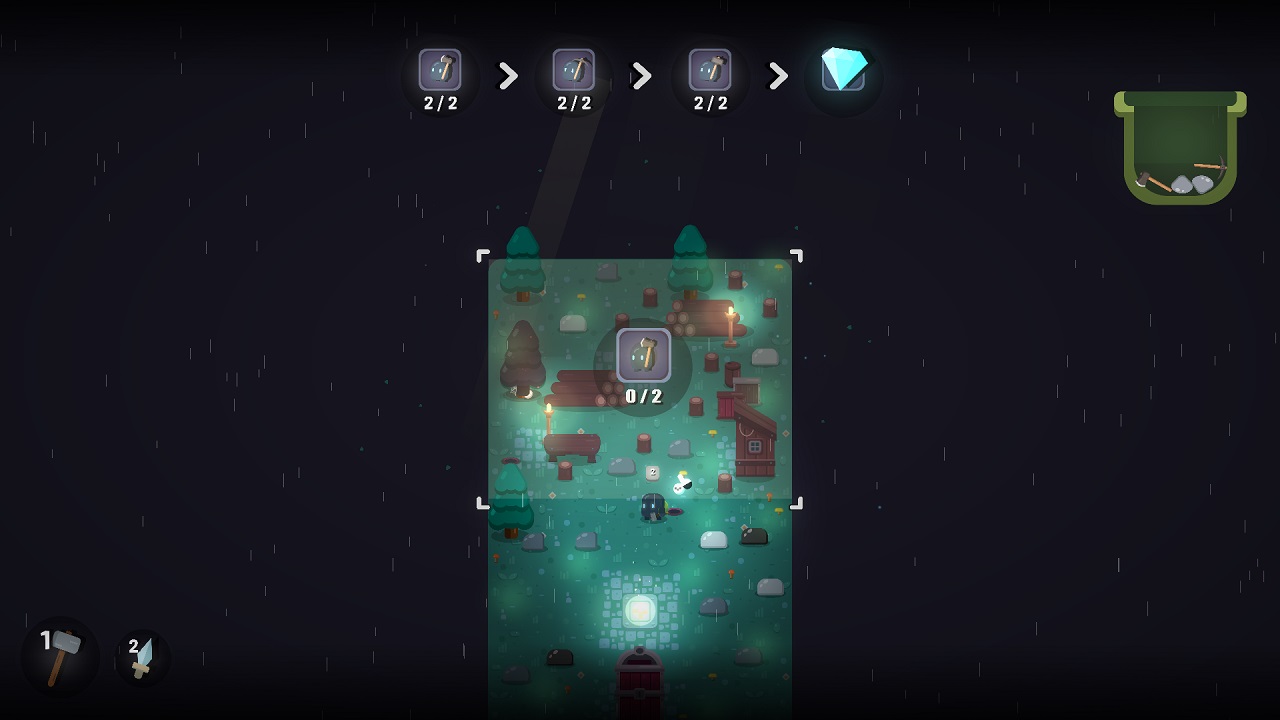Viewport: 1280px width, 720px height.
Task: Select the hammer tool in slot 1
Action: (61, 656)
